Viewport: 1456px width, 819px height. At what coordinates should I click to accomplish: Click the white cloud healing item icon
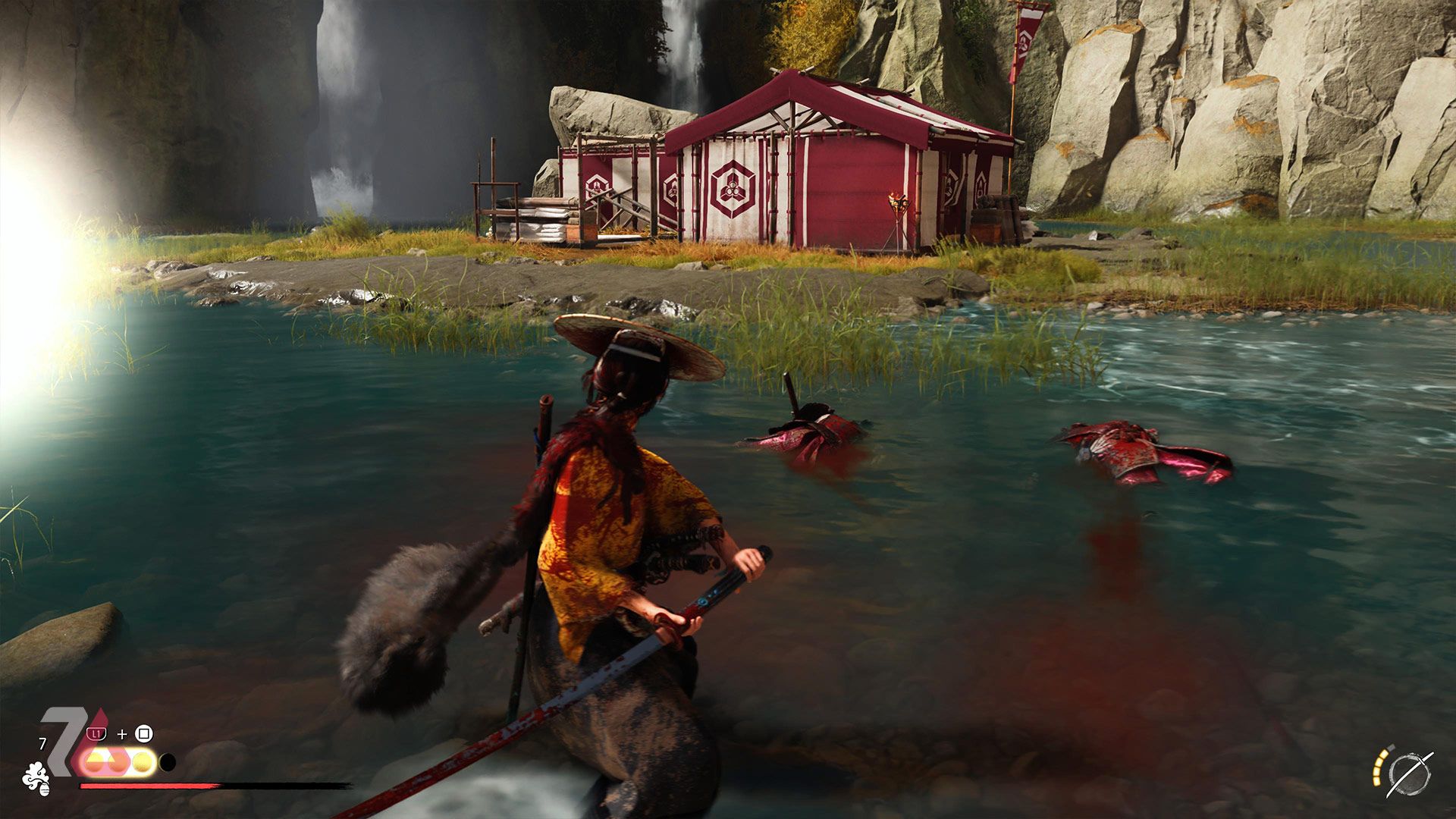(36, 778)
